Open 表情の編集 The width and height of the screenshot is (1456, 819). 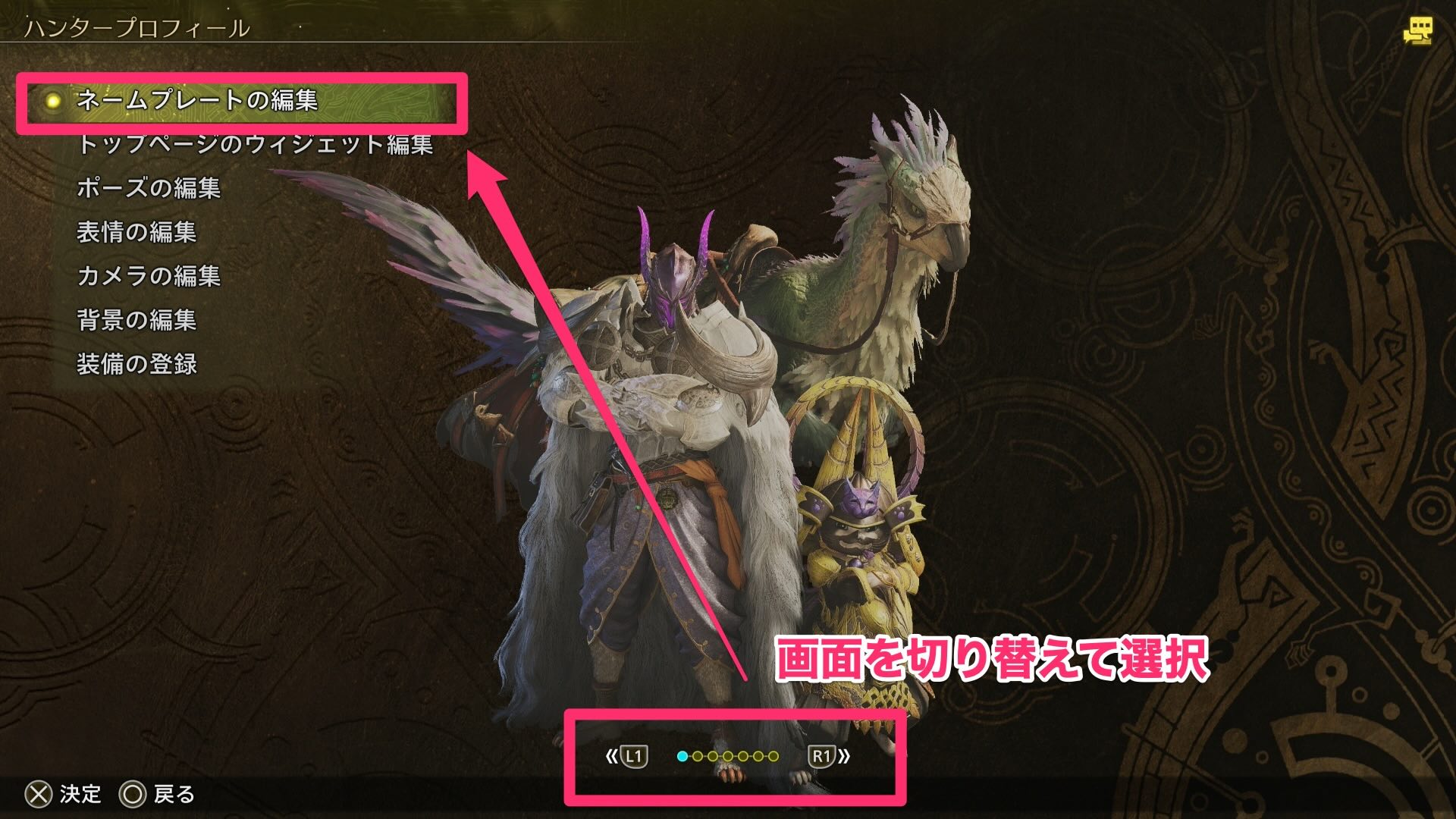(139, 234)
